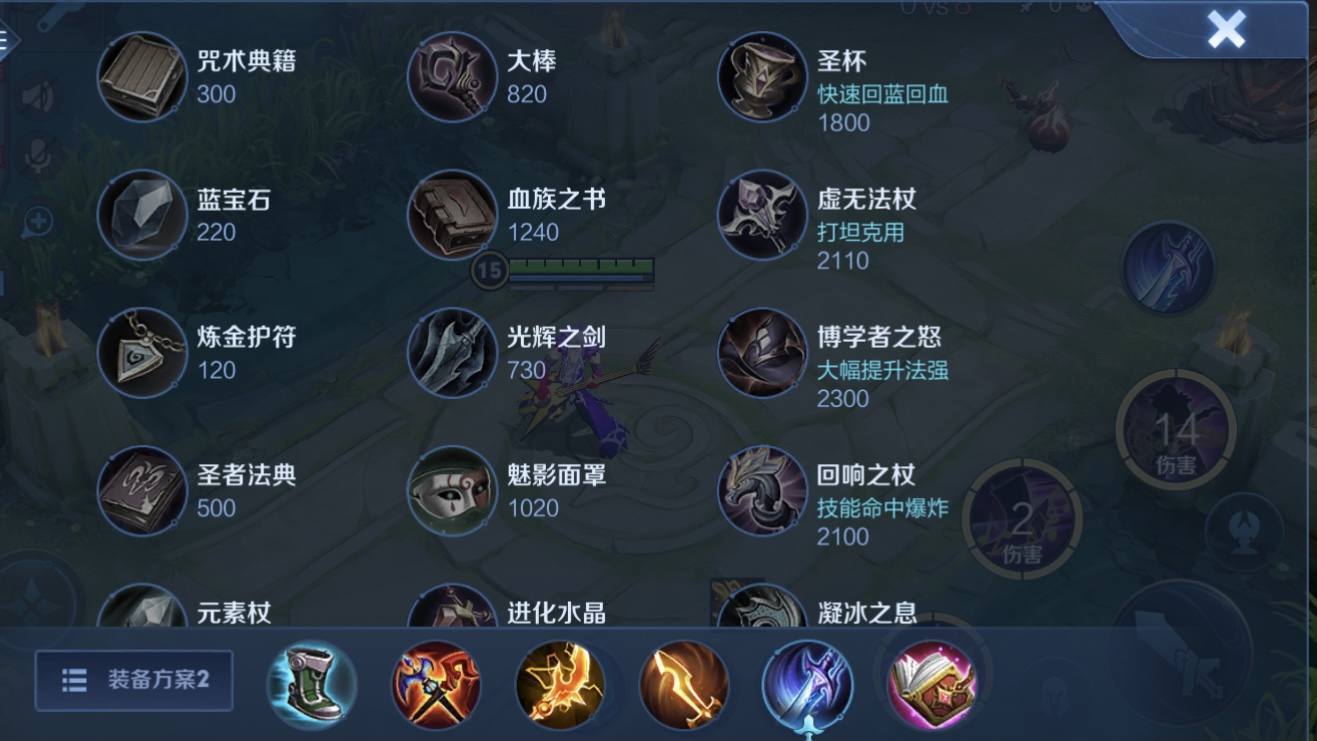Screen dimensions: 1317x741
Task: Click the crossed axes equipped item icon
Action: pyautogui.click(x=436, y=683)
